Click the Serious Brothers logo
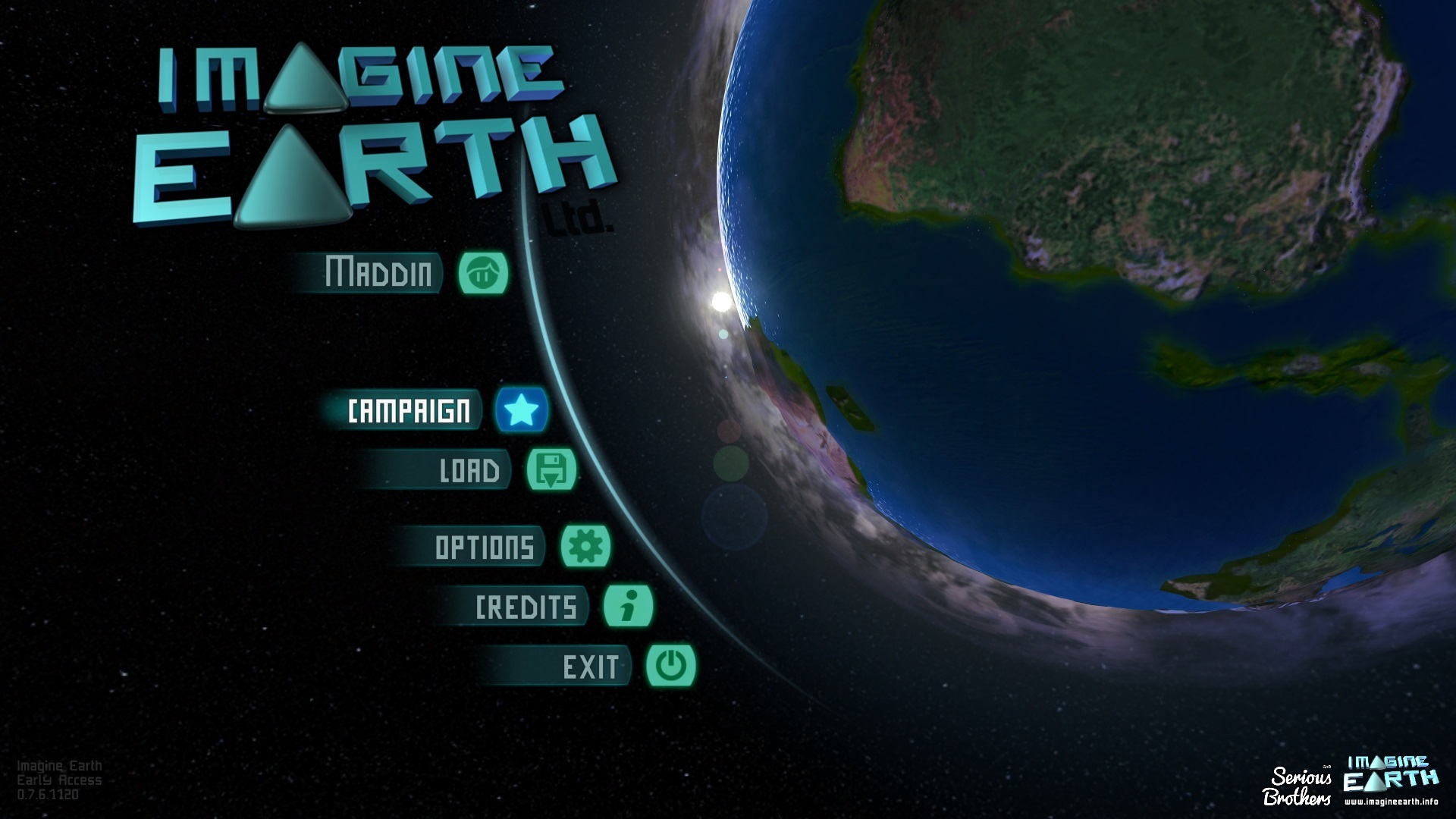 [1298, 786]
